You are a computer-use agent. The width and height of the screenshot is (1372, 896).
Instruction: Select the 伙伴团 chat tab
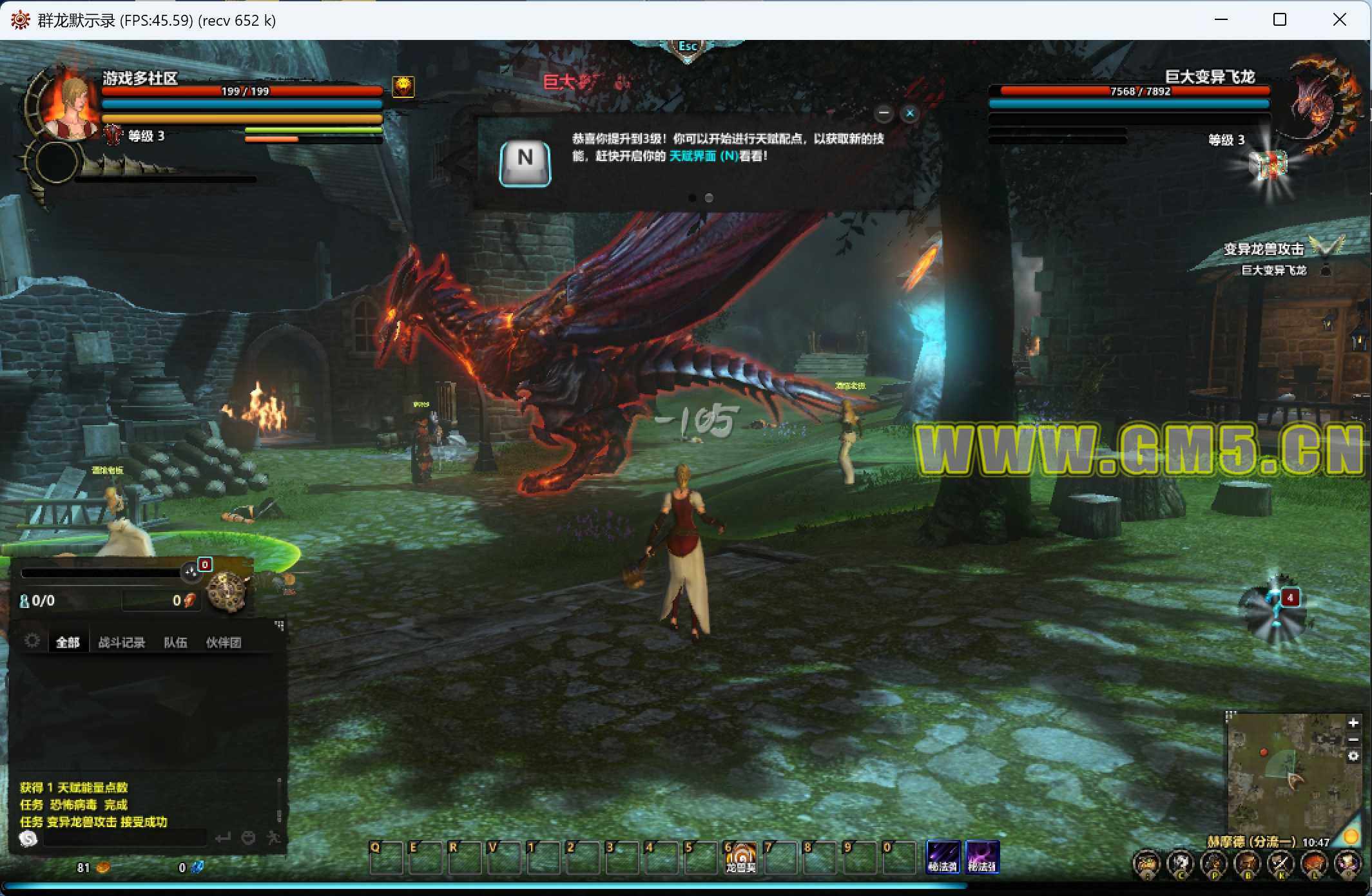pos(224,642)
